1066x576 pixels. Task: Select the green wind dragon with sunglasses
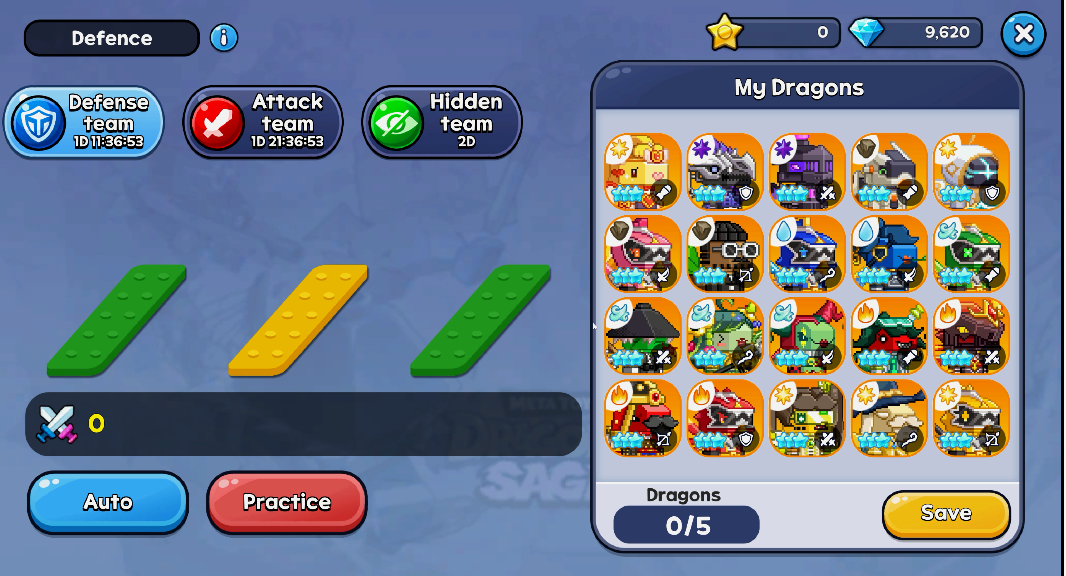pos(972,253)
